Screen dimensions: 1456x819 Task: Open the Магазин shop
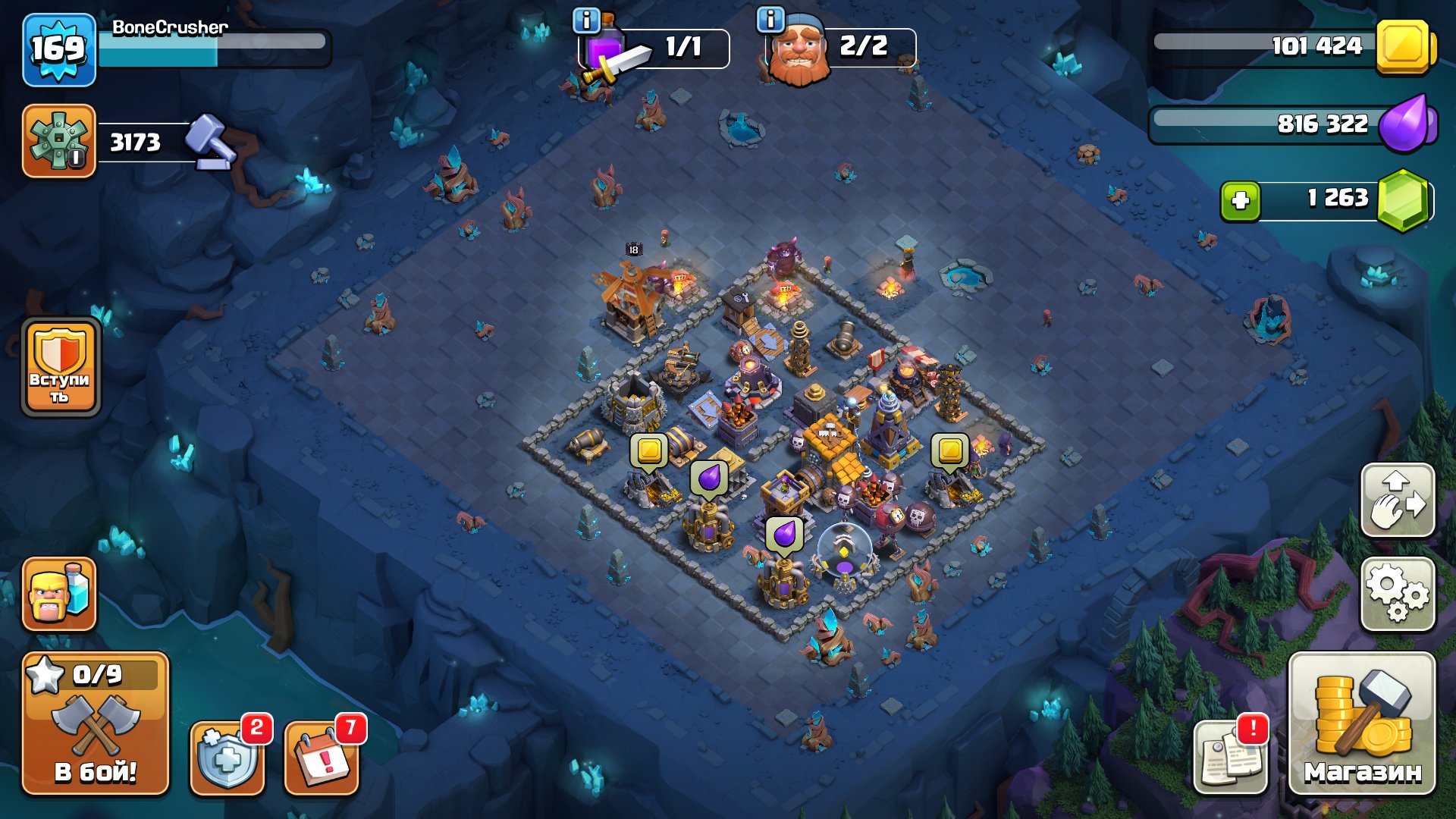tap(1362, 724)
